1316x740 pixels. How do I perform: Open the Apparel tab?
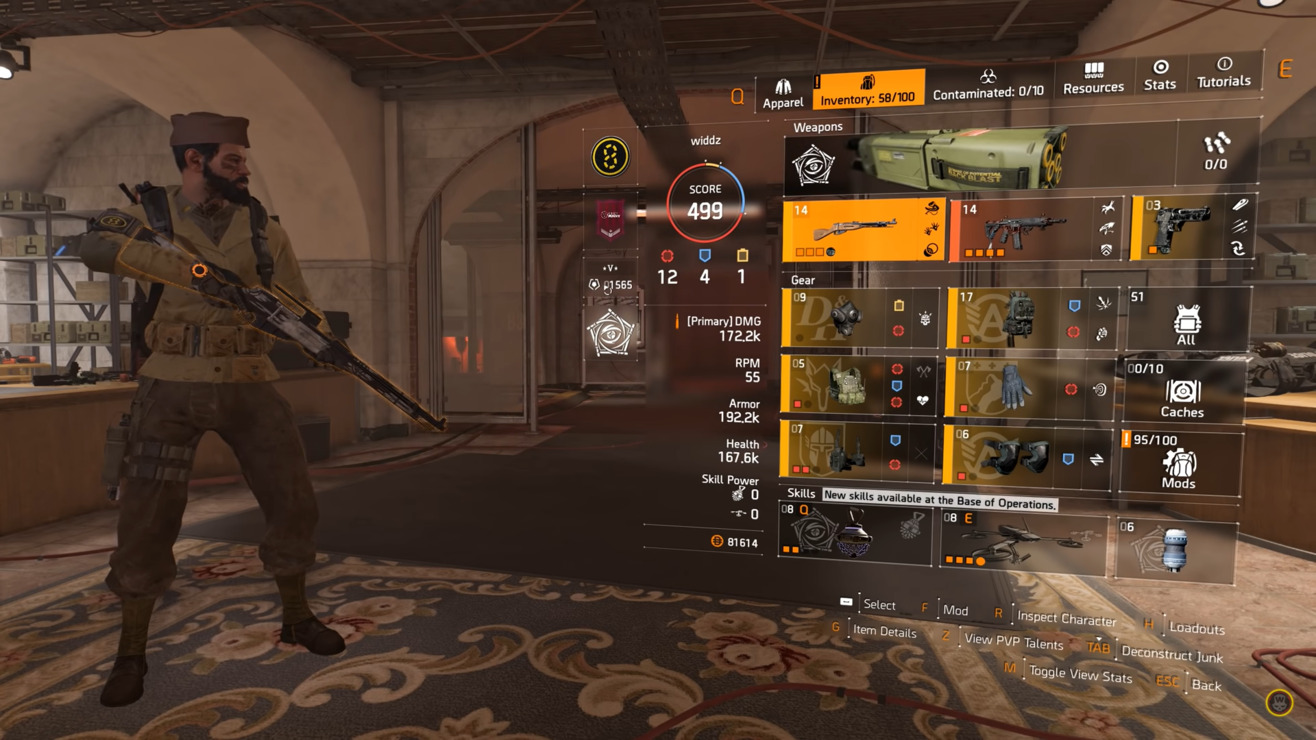tap(782, 92)
